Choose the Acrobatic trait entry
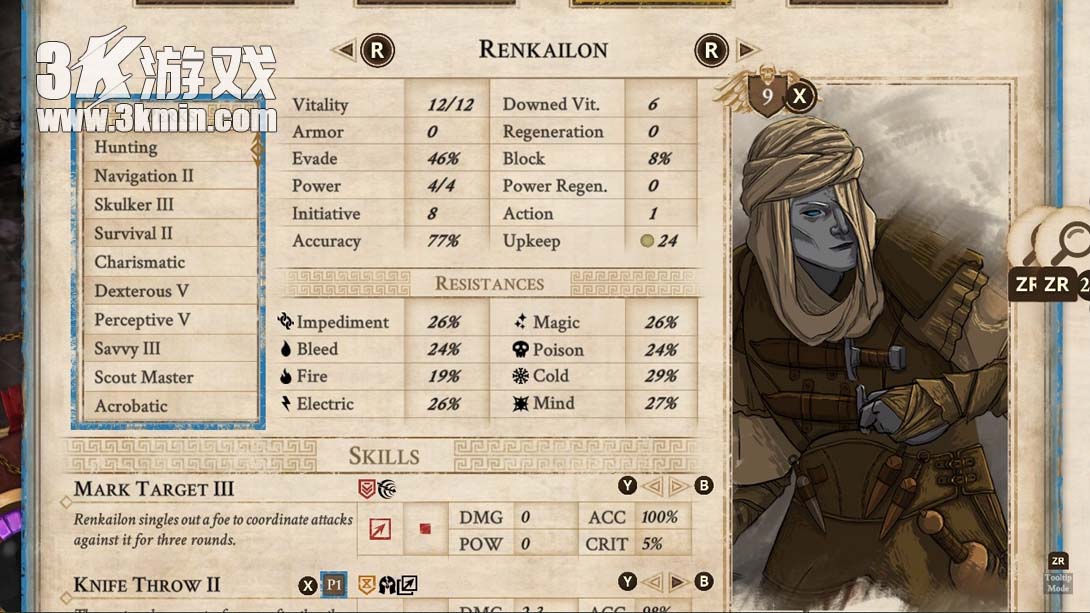This screenshot has width=1090, height=613. 165,406
